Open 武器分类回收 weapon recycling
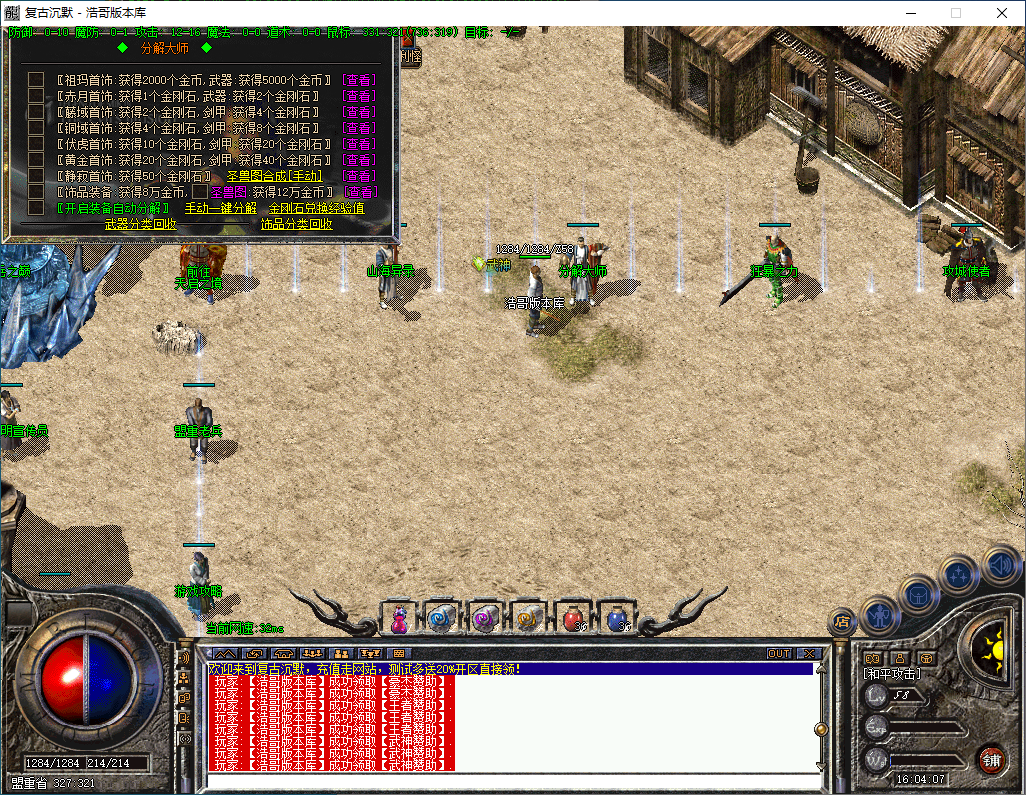Image resolution: width=1026 pixels, height=795 pixels. (140, 224)
